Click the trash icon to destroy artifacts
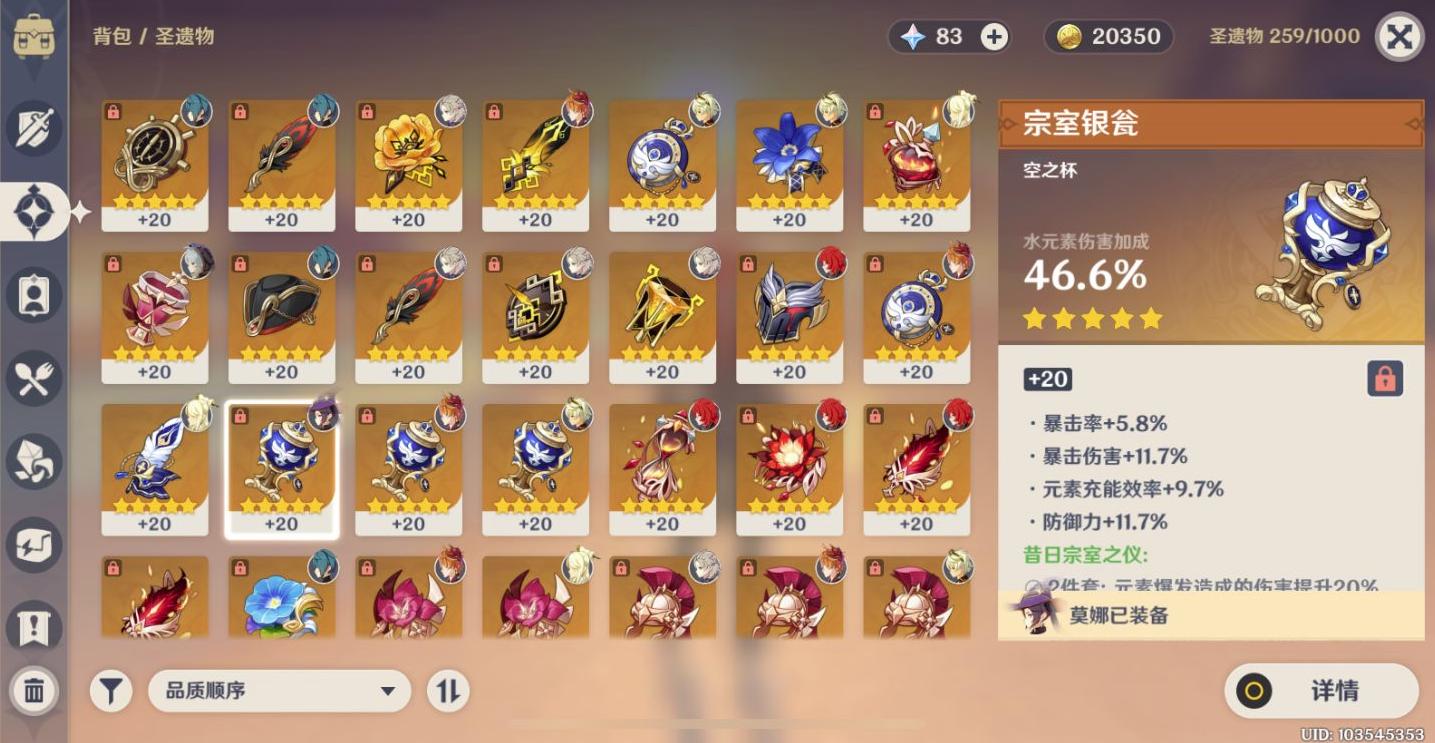Viewport: 1435px width, 743px height. pos(33,690)
